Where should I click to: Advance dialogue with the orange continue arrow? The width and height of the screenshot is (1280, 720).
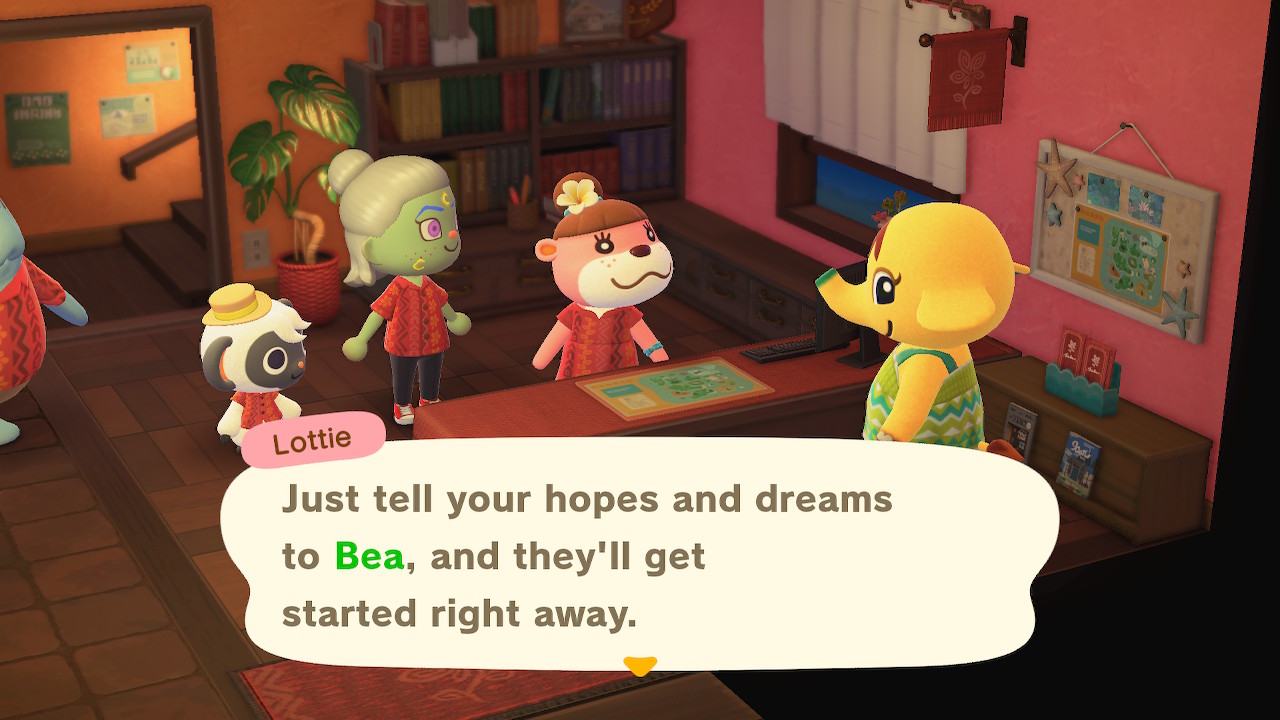[x=639, y=665]
